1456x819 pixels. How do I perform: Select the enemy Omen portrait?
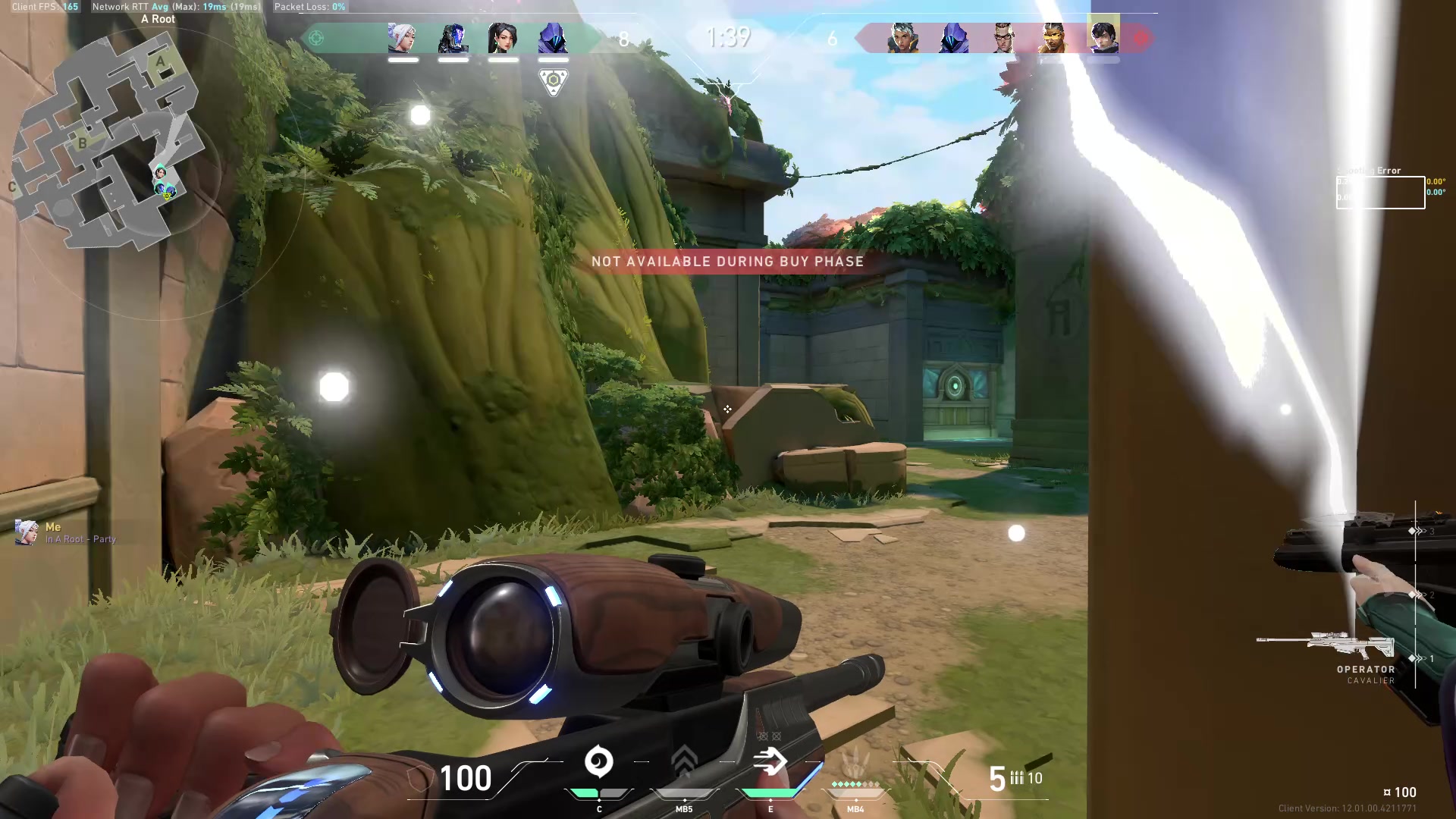pyautogui.click(x=953, y=38)
